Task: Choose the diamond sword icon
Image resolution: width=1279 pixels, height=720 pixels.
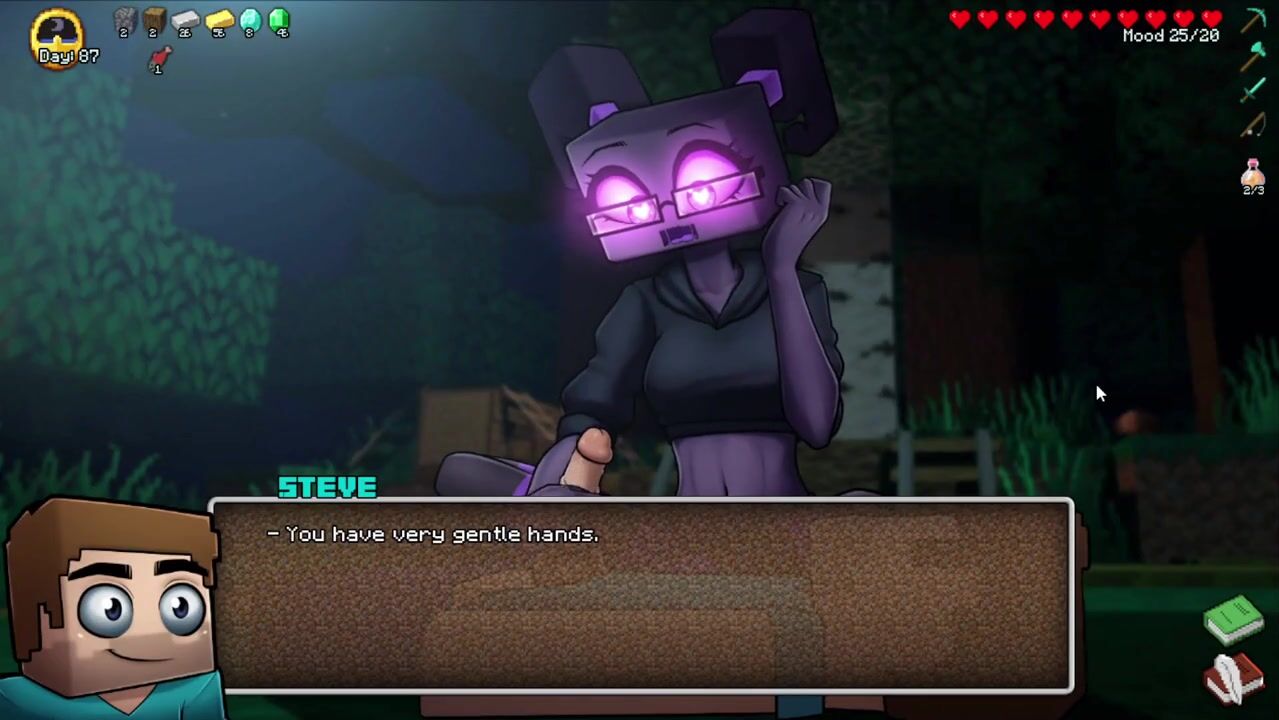Action: (1253, 91)
